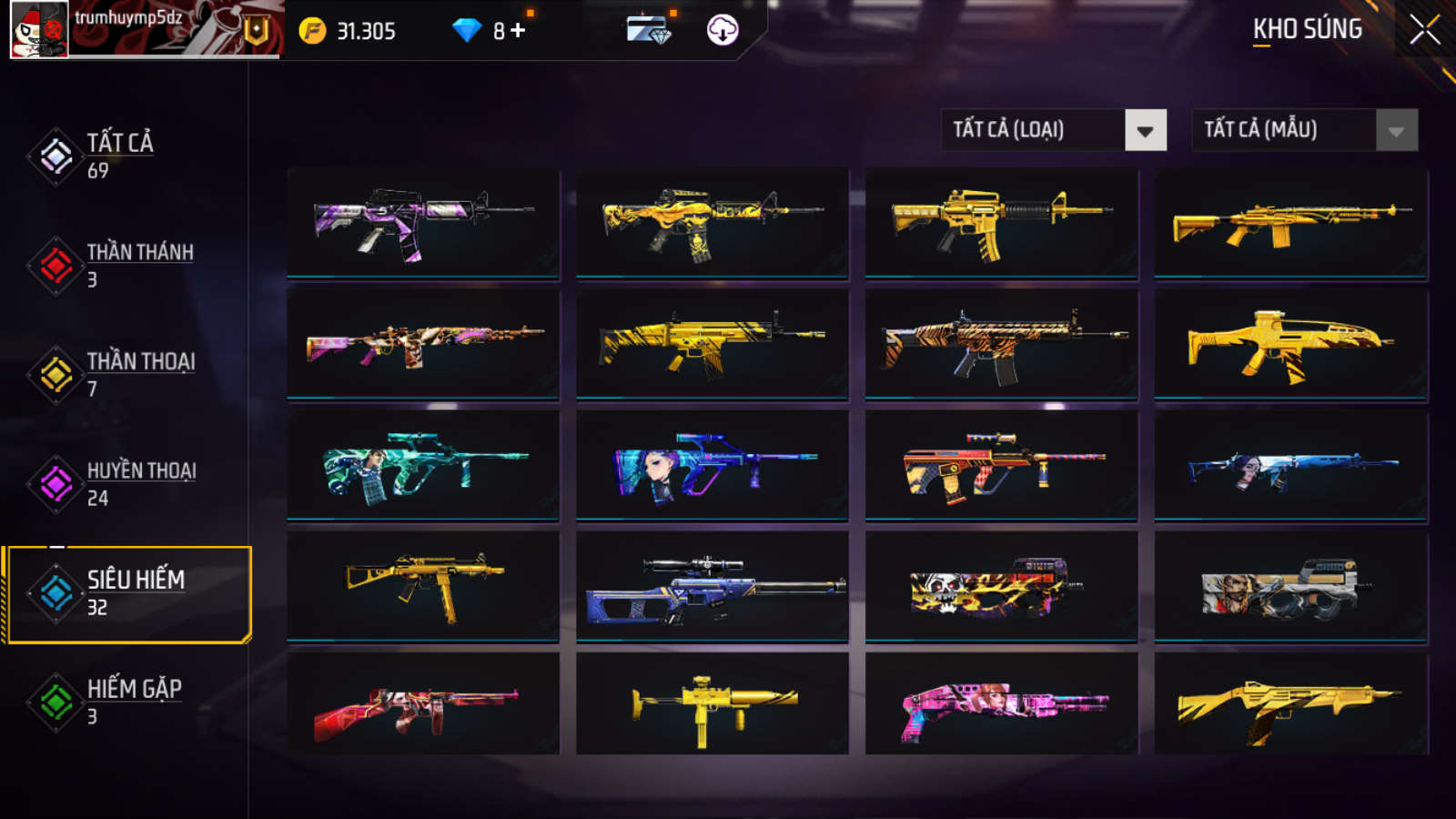This screenshot has width=1456, height=819.
Task: Switch to the Tất Cả category tab
Action: click(118, 156)
